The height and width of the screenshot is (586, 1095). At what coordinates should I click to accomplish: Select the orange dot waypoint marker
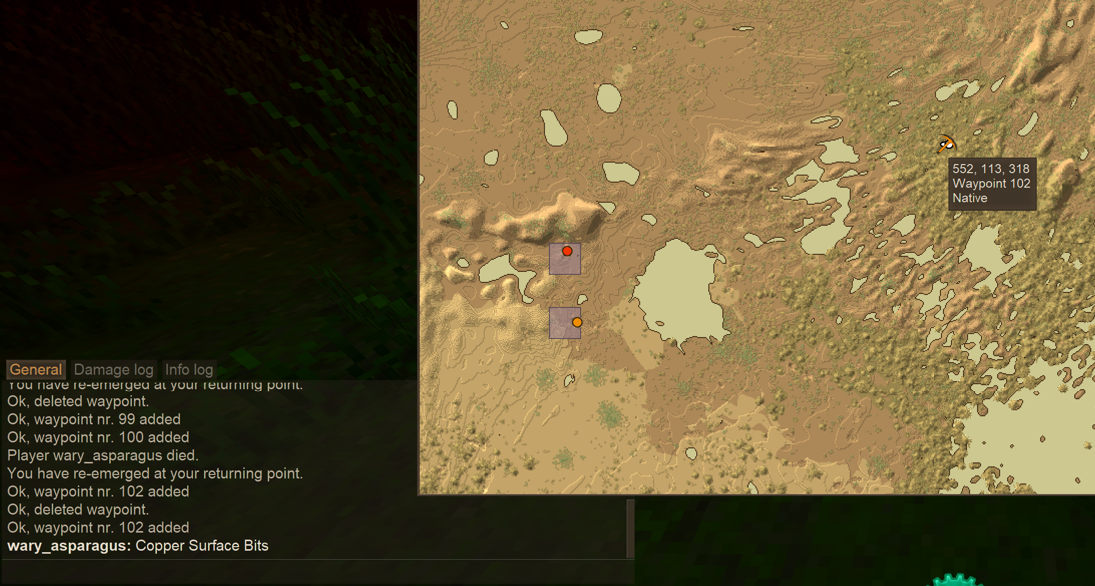click(x=577, y=322)
